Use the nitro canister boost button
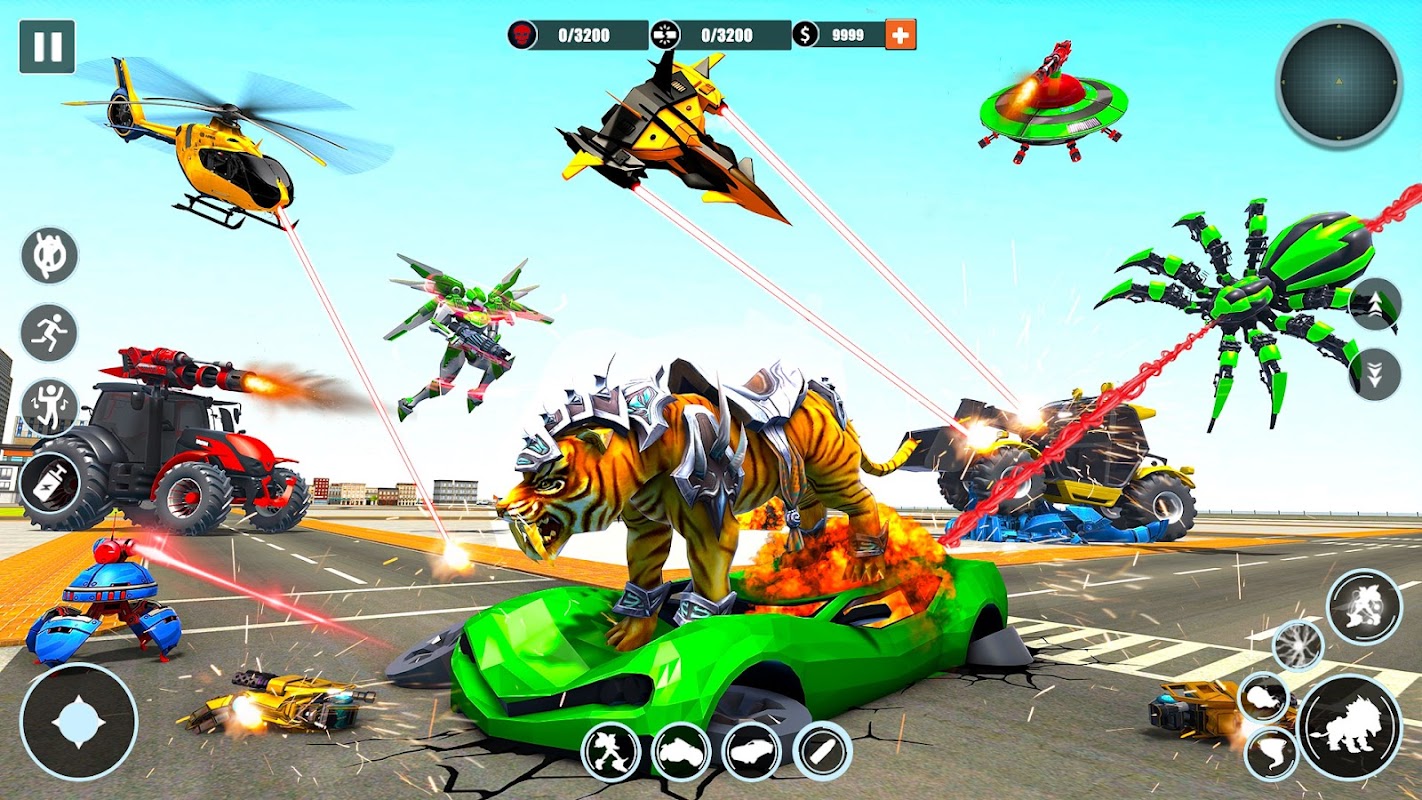 pos(49,485)
